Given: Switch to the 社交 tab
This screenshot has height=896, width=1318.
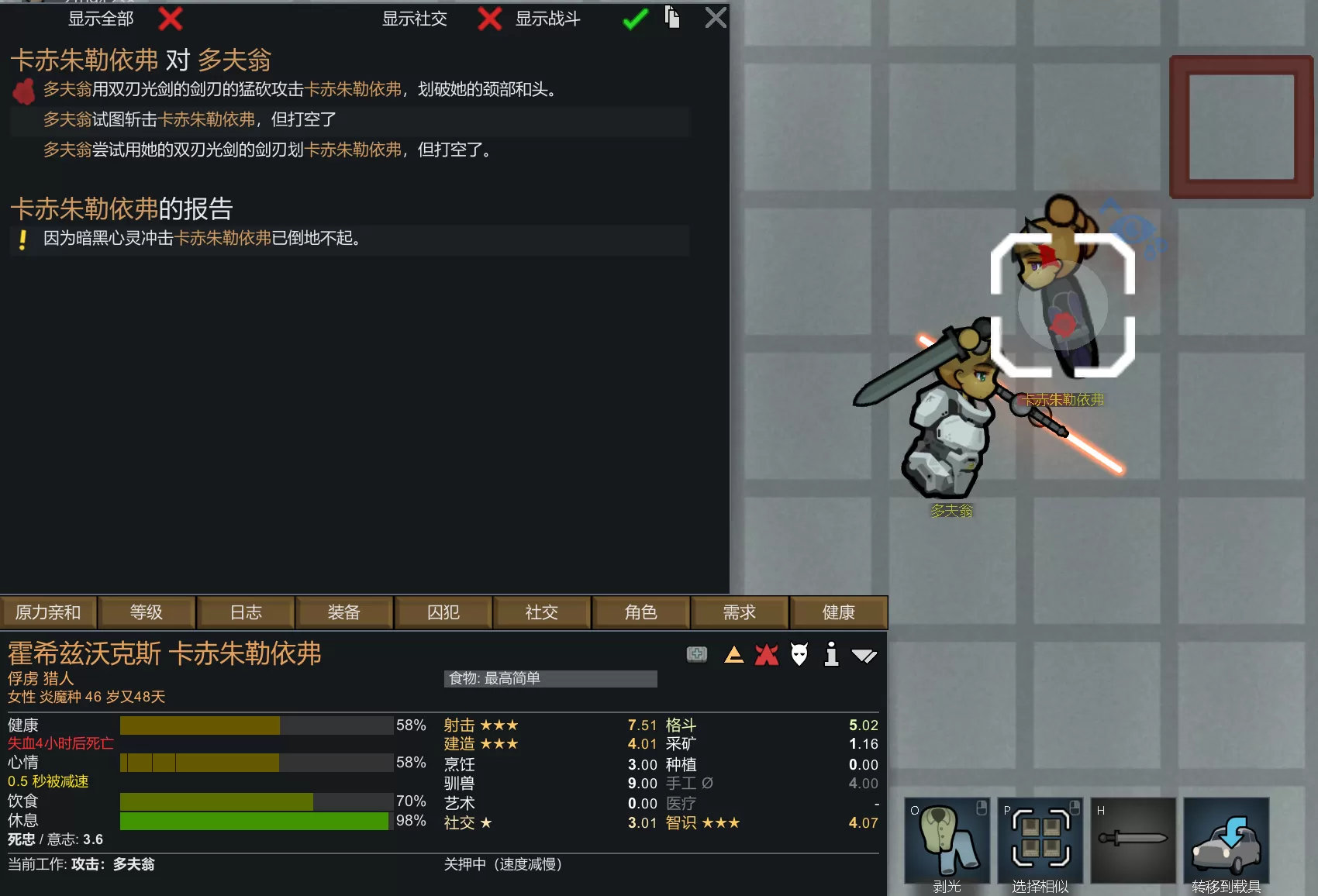Looking at the screenshot, I should 542,612.
